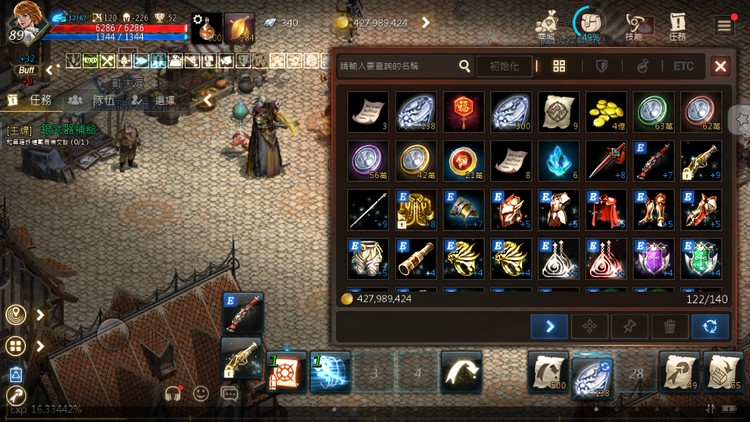Pick the brass telescope item slot
750x422 pixels.
point(416,257)
